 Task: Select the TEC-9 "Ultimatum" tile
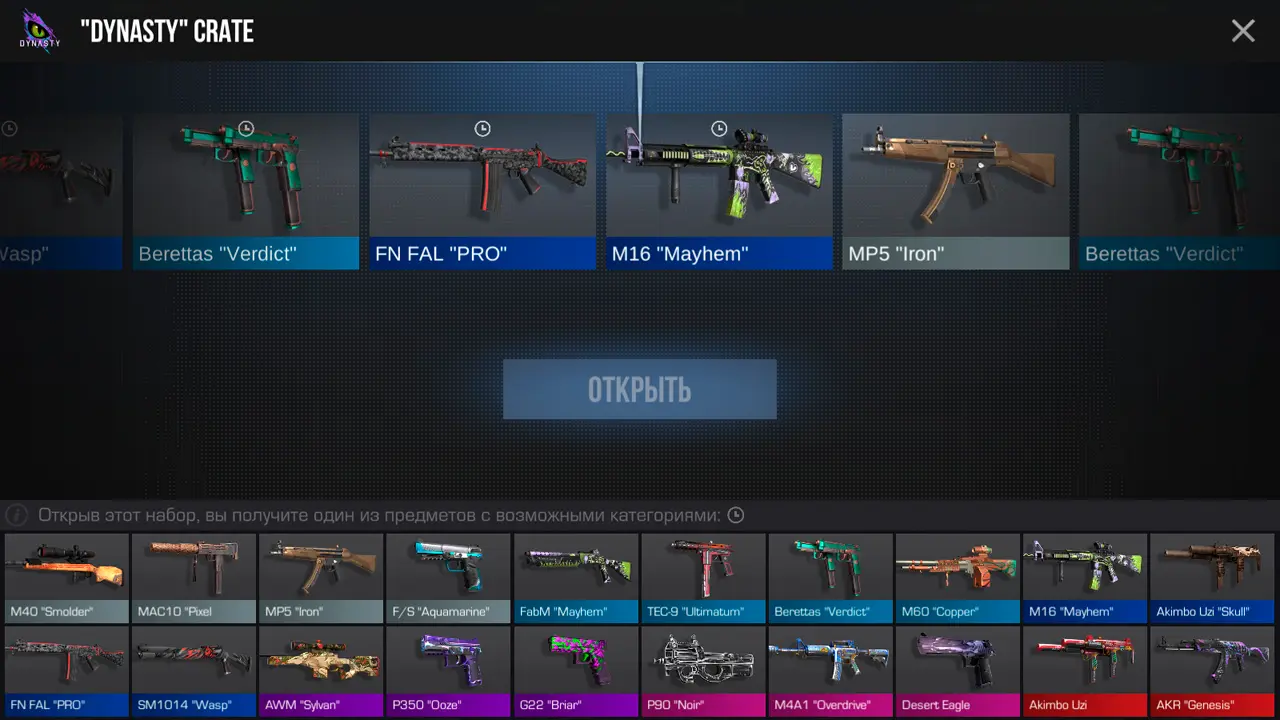[703, 578]
